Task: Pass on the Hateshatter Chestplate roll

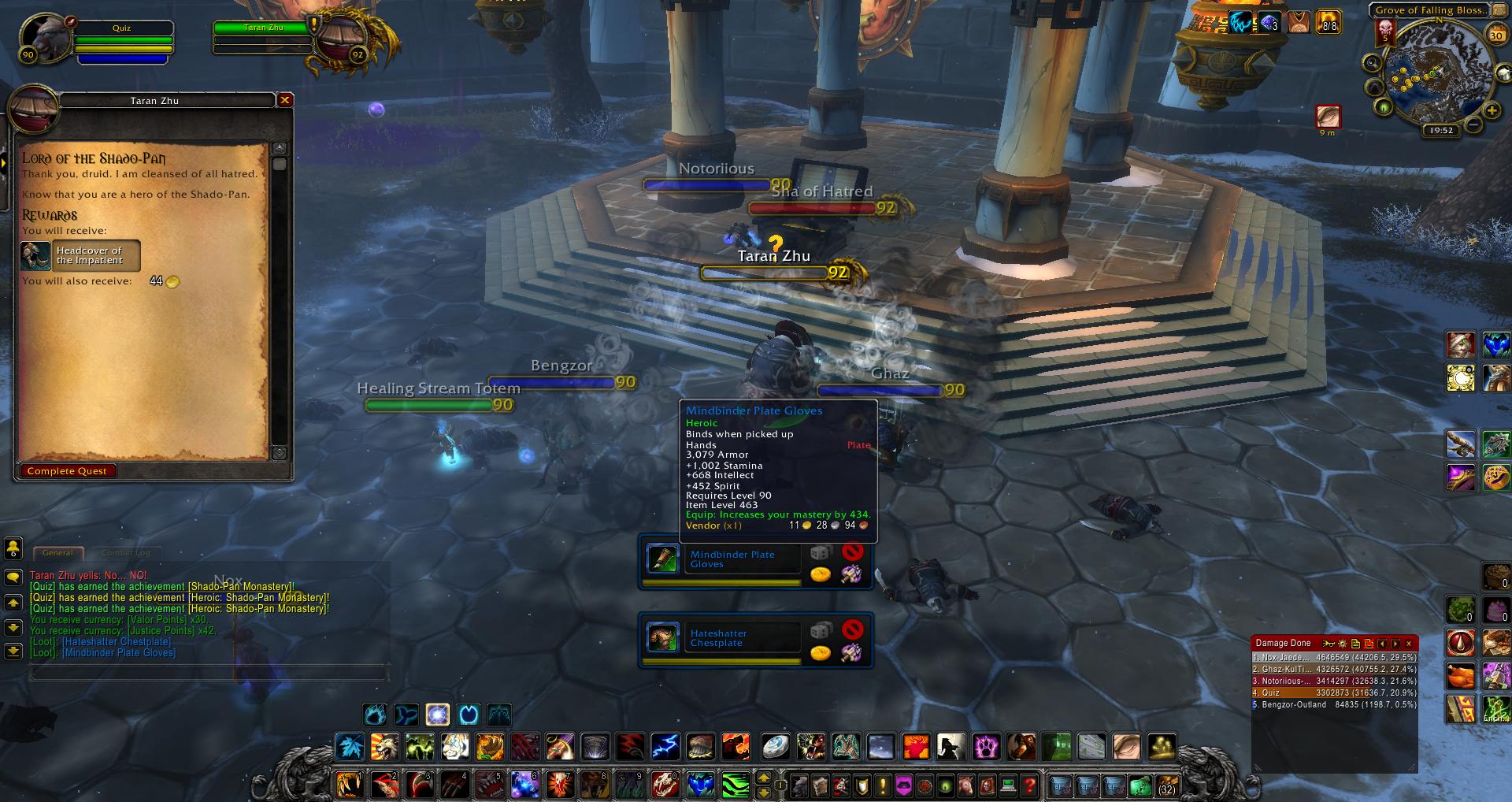Action: pos(852,629)
